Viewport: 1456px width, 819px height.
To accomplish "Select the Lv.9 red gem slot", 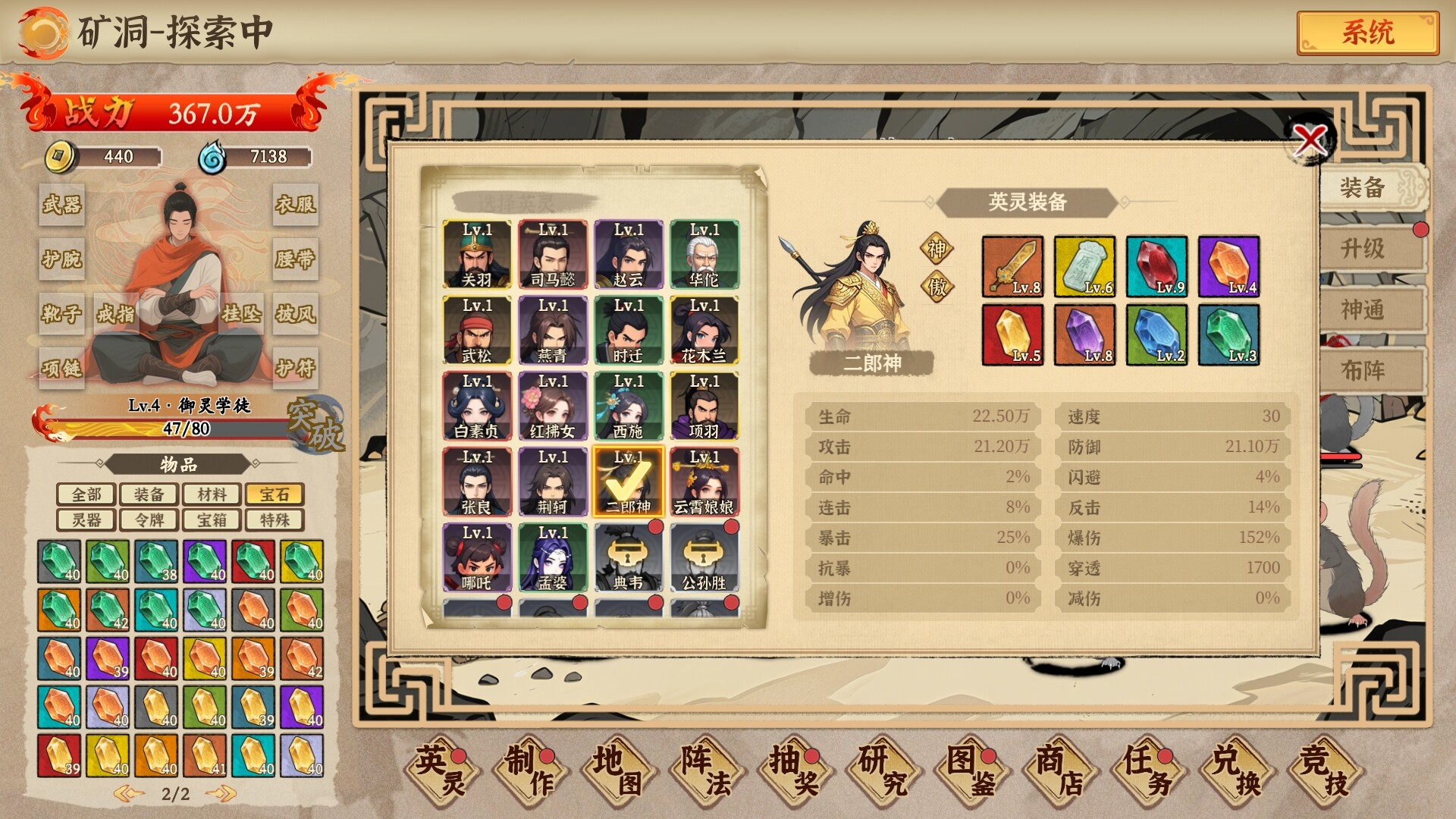I will [1156, 266].
